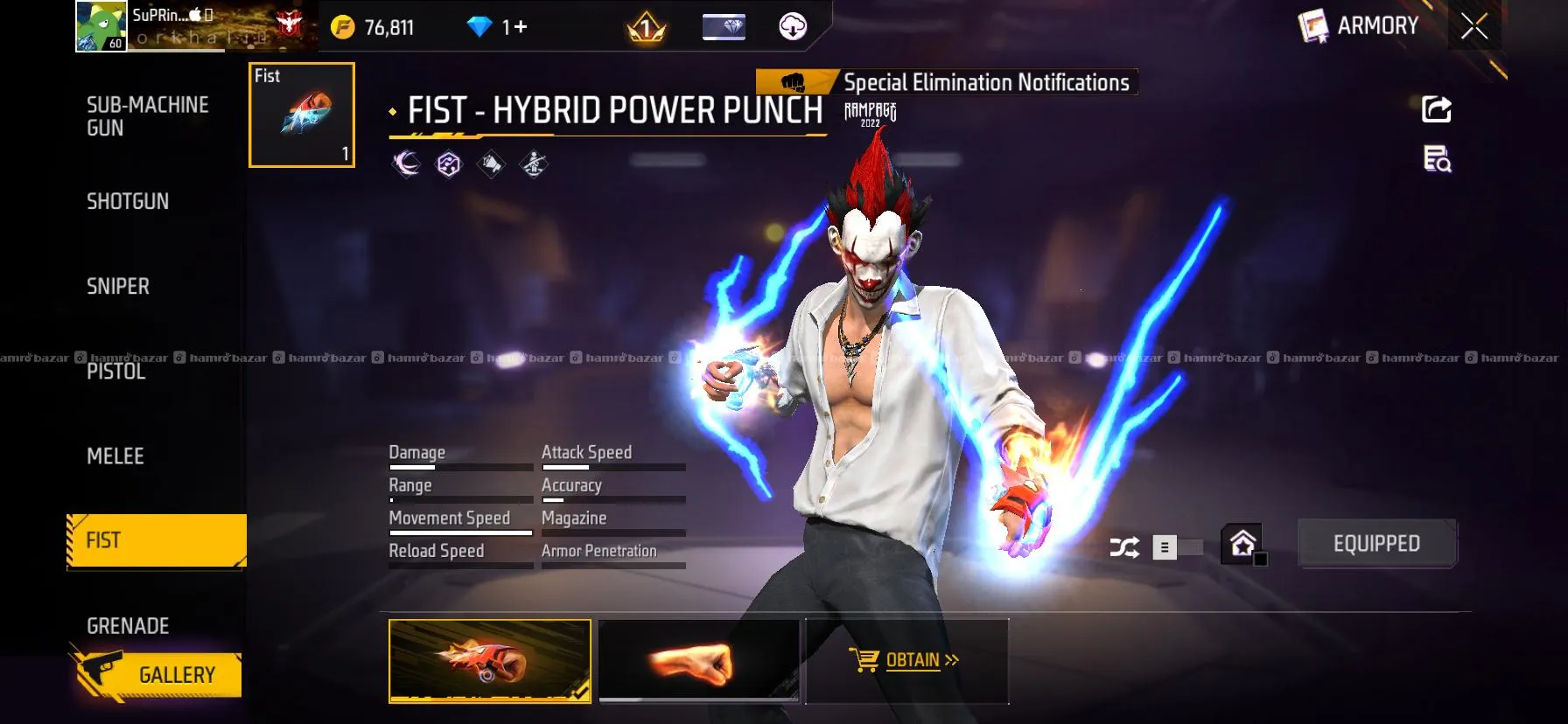
Task: Select the Shotgun category
Action: point(128,201)
